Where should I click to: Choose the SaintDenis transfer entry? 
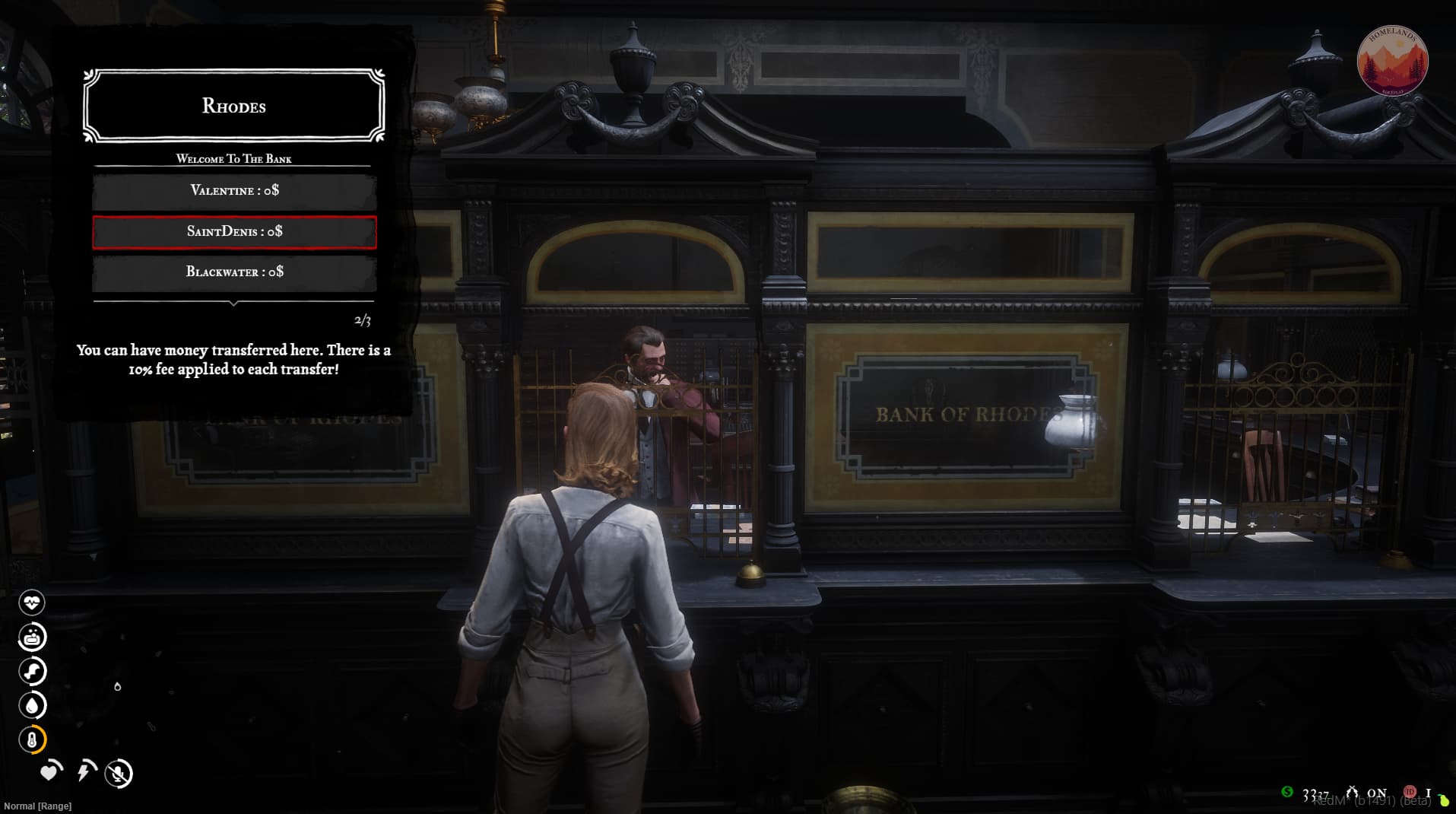pos(234,231)
